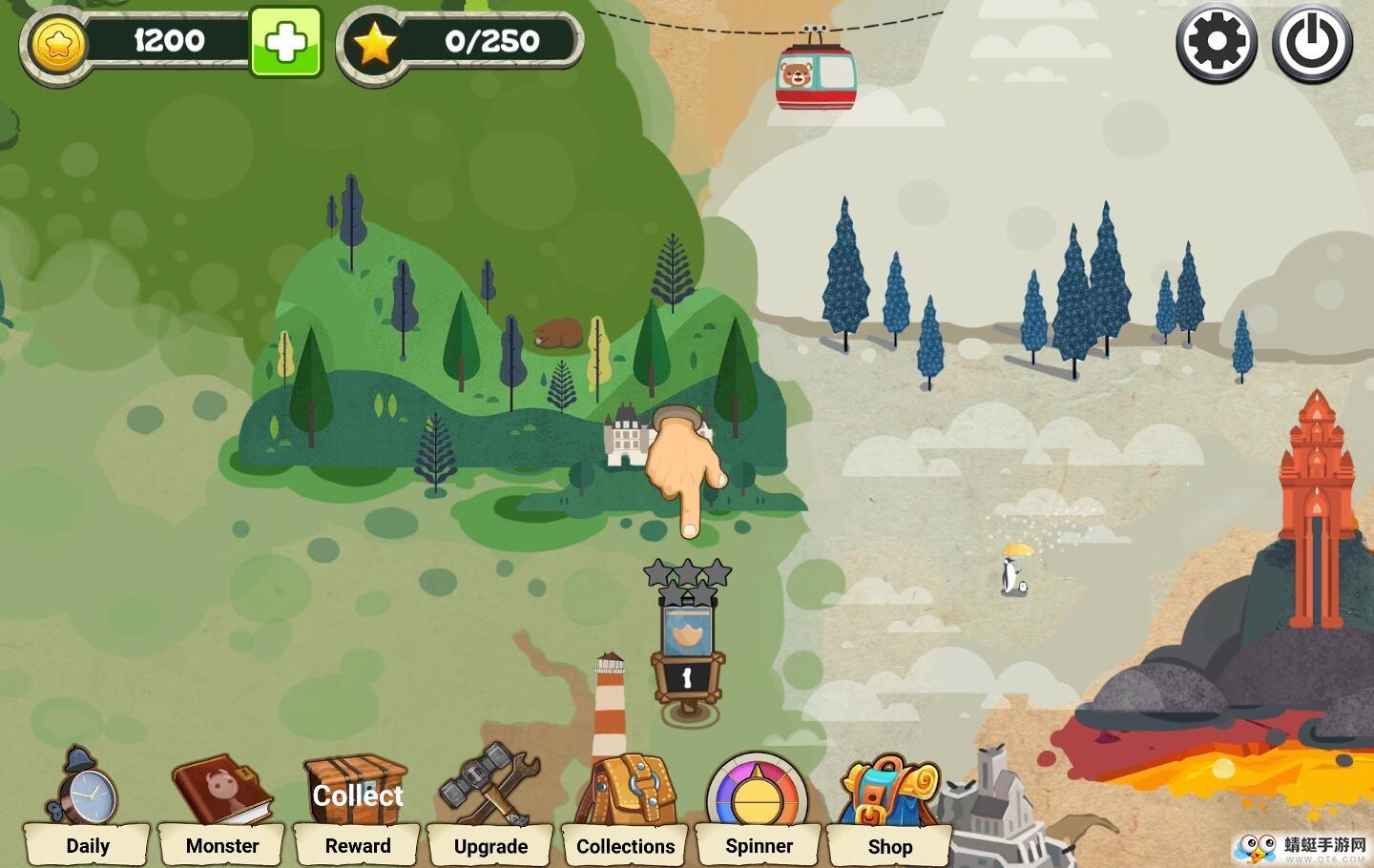Quit using the power button
The image size is (1374, 868).
coord(1312,43)
